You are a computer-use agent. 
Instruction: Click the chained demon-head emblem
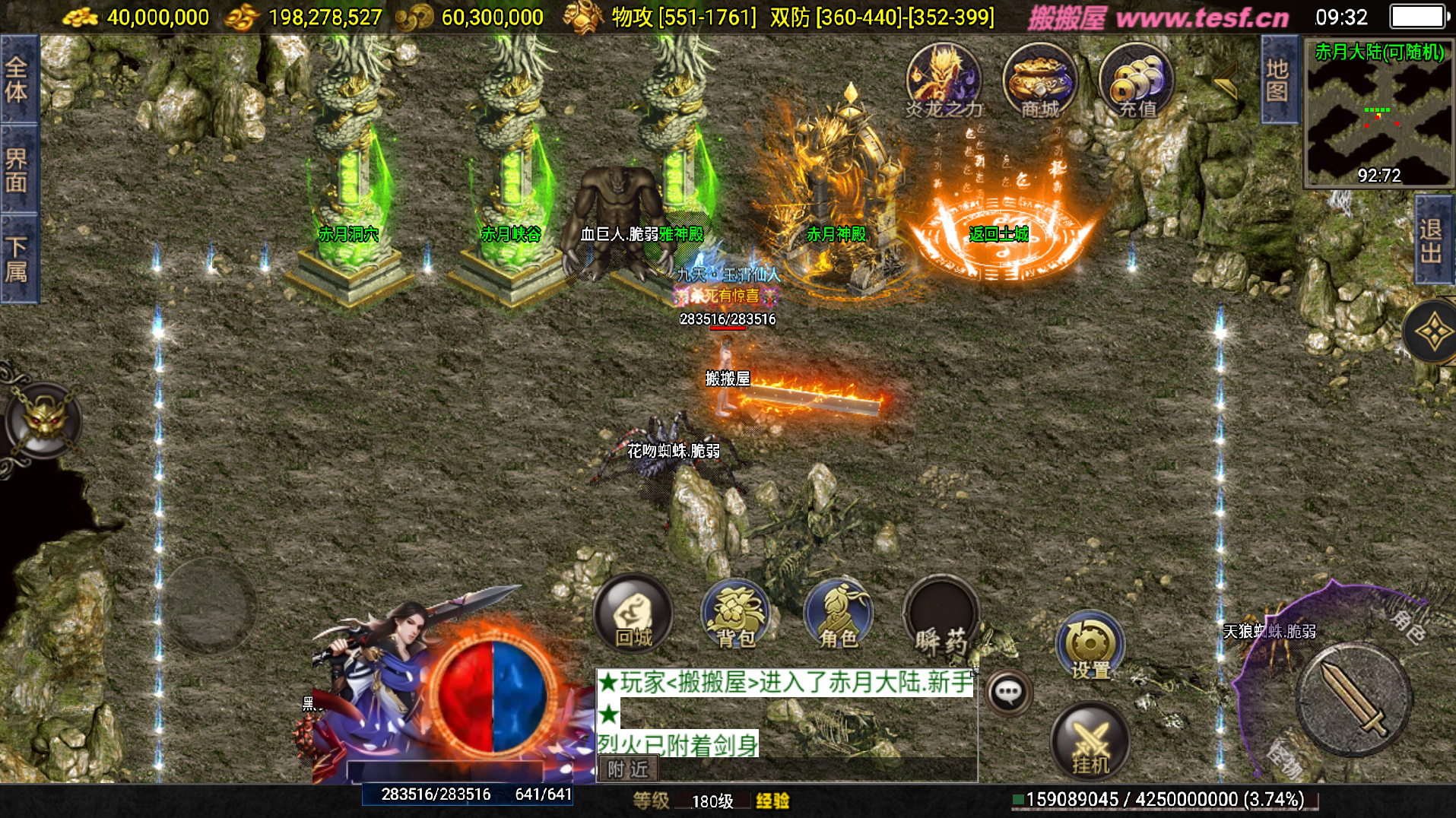click(43, 420)
